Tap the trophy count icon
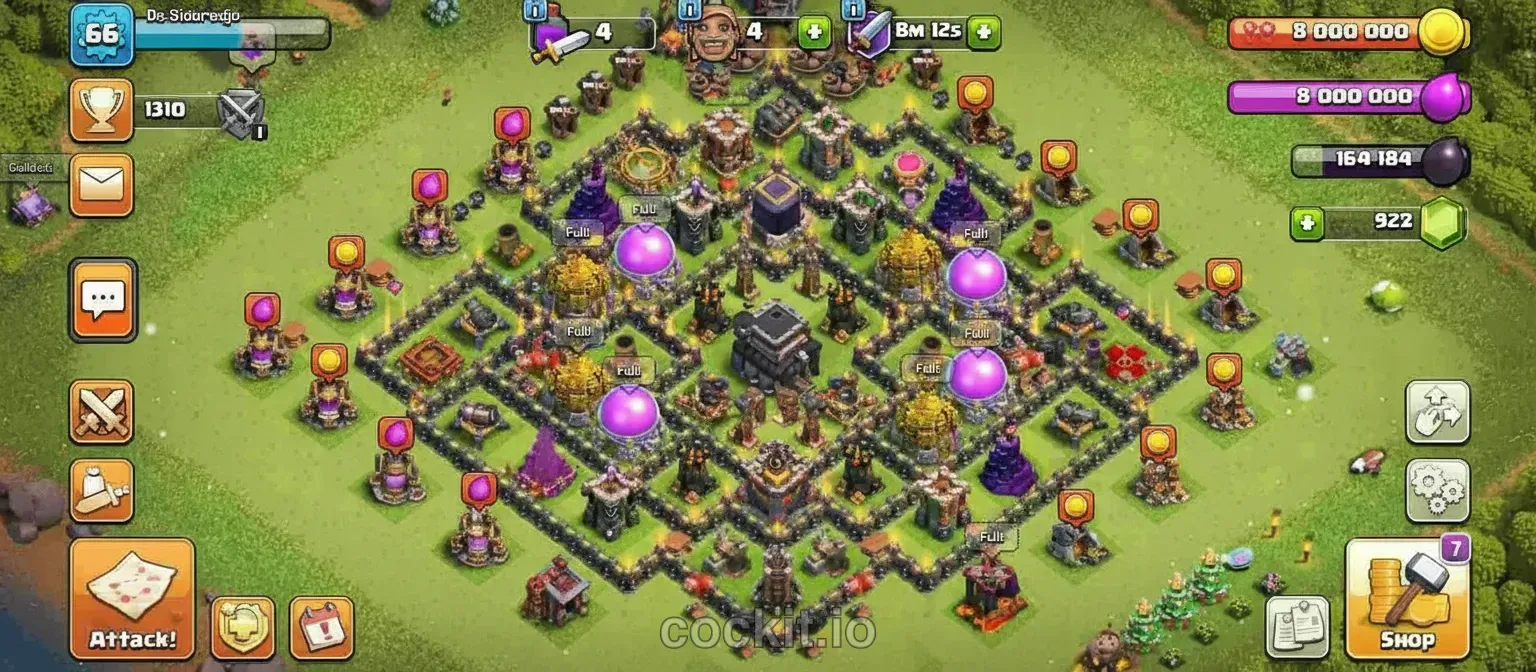This screenshot has width=1536, height=672. 101,110
